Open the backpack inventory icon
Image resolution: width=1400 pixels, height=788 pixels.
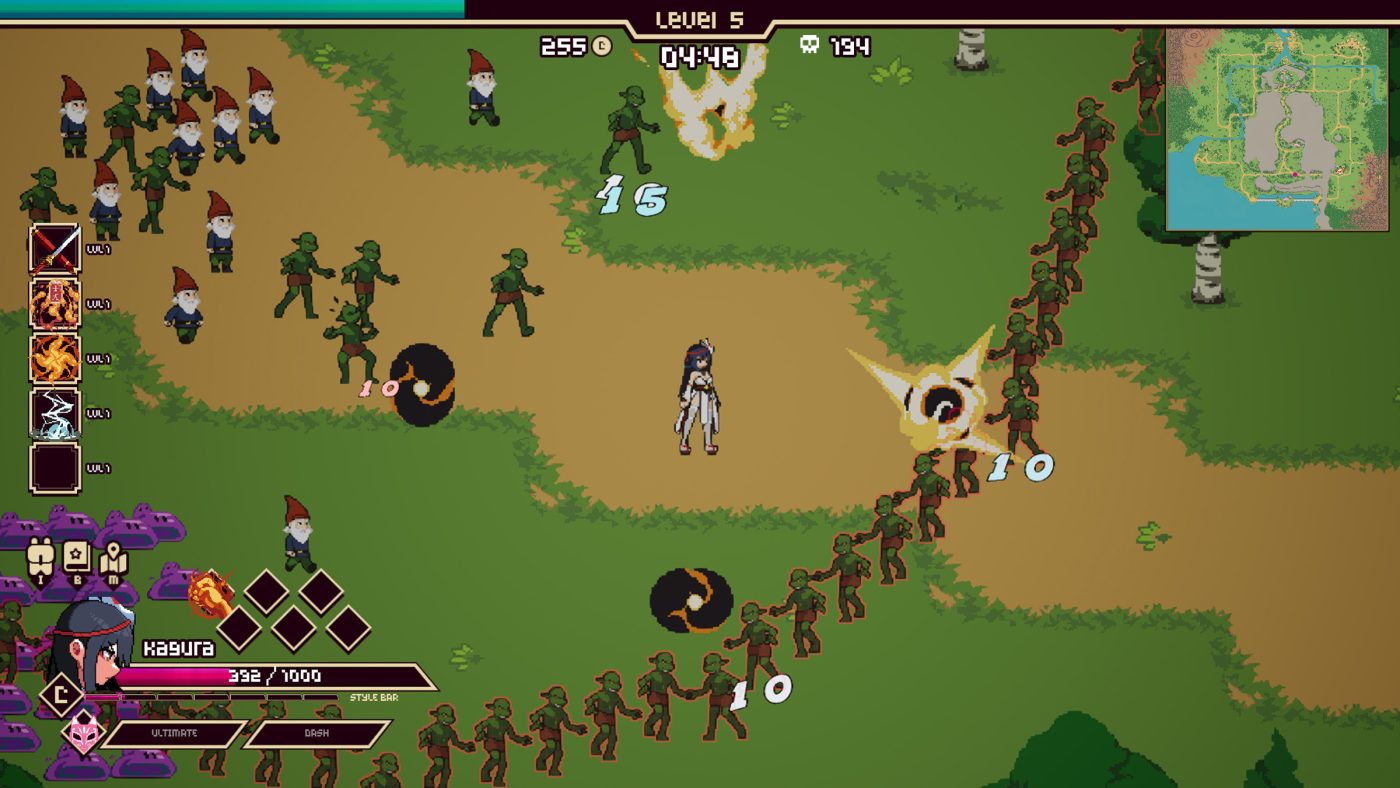point(42,558)
